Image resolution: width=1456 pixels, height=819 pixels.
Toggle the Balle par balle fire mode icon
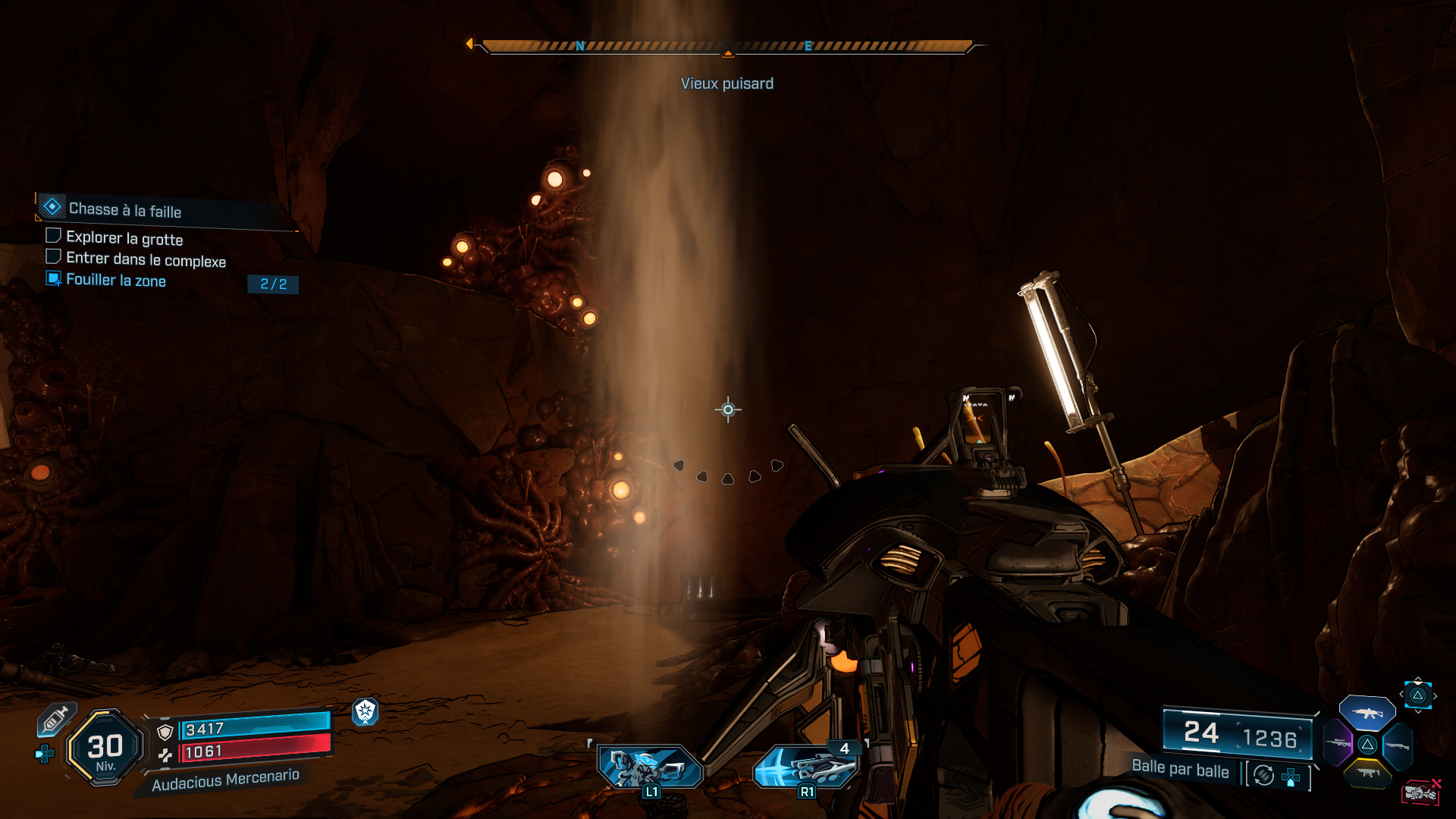[x=1264, y=775]
